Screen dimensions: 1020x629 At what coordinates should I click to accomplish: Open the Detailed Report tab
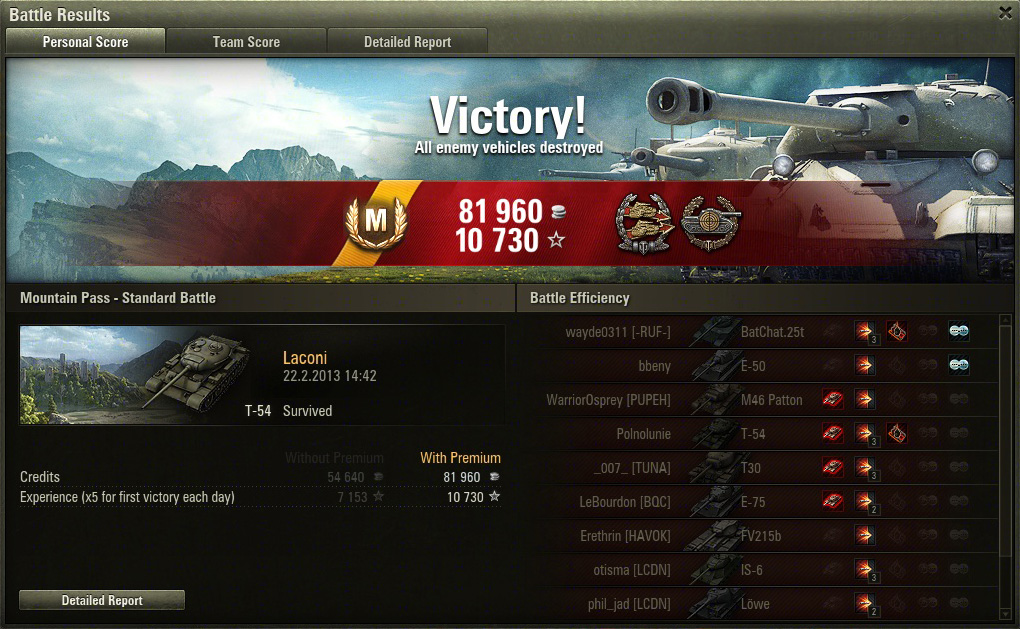tap(407, 42)
